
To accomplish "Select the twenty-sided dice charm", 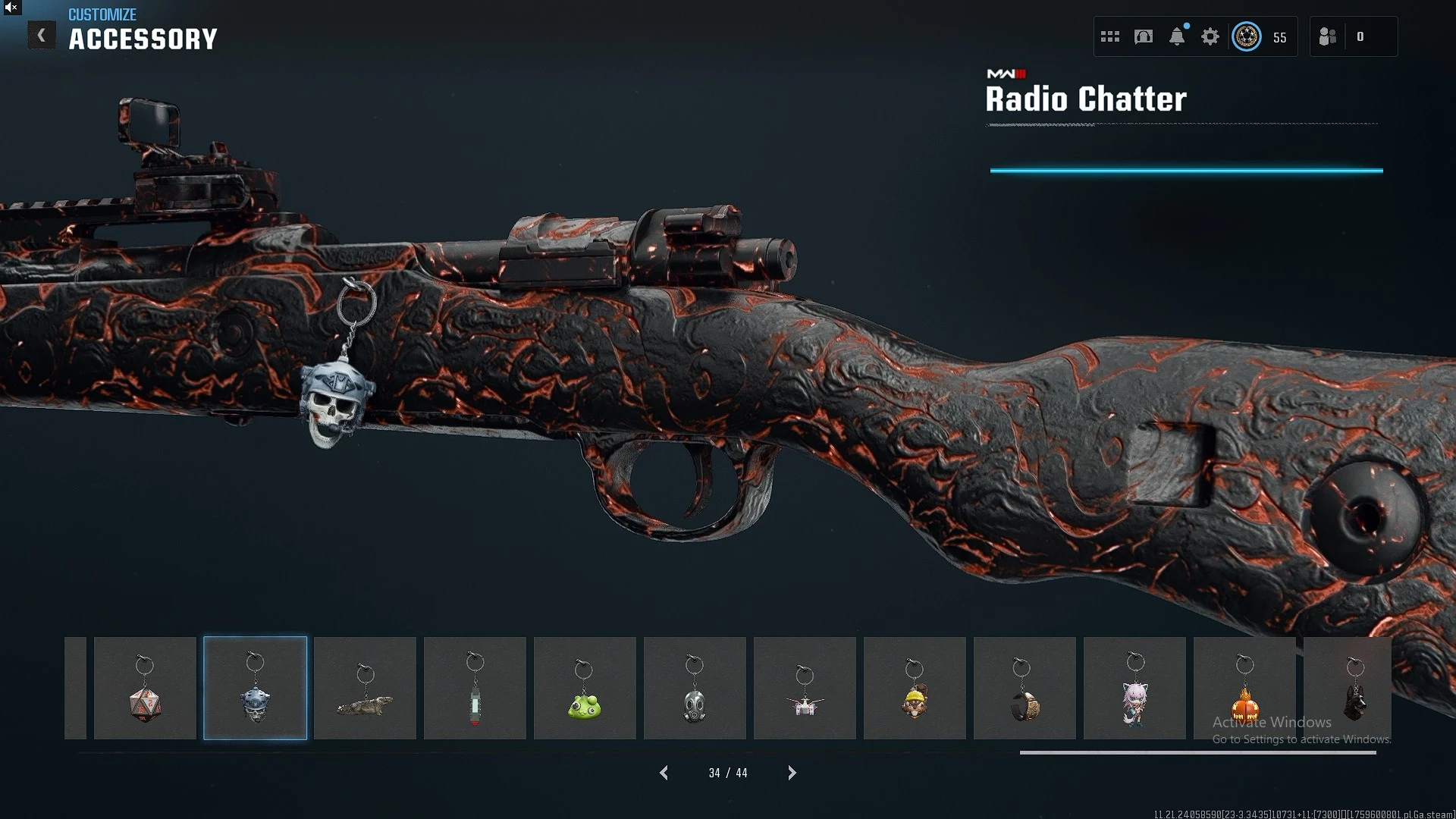I will click(145, 689).
